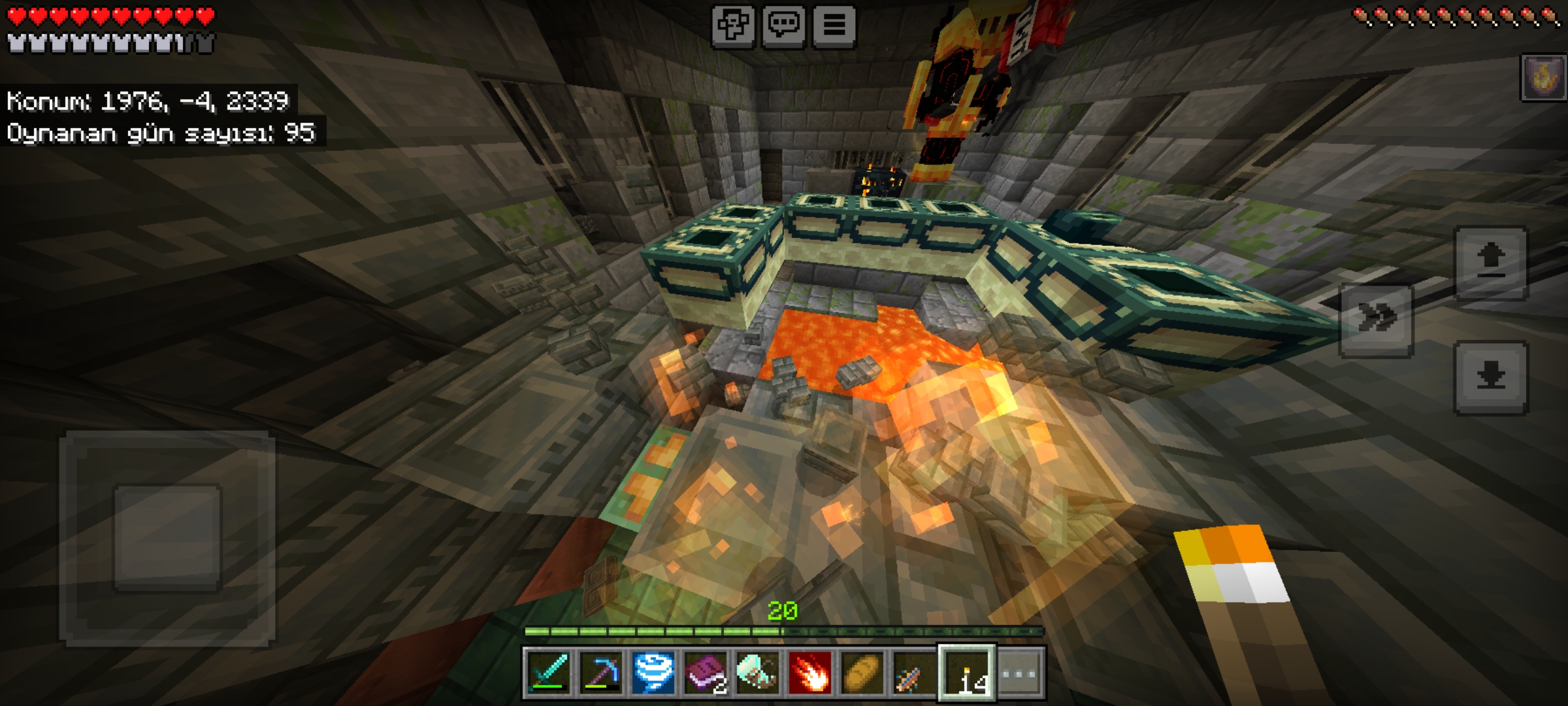1568x706 pixels.
Task: Select the wind charge hotbar slot
Action: [653, 673]
